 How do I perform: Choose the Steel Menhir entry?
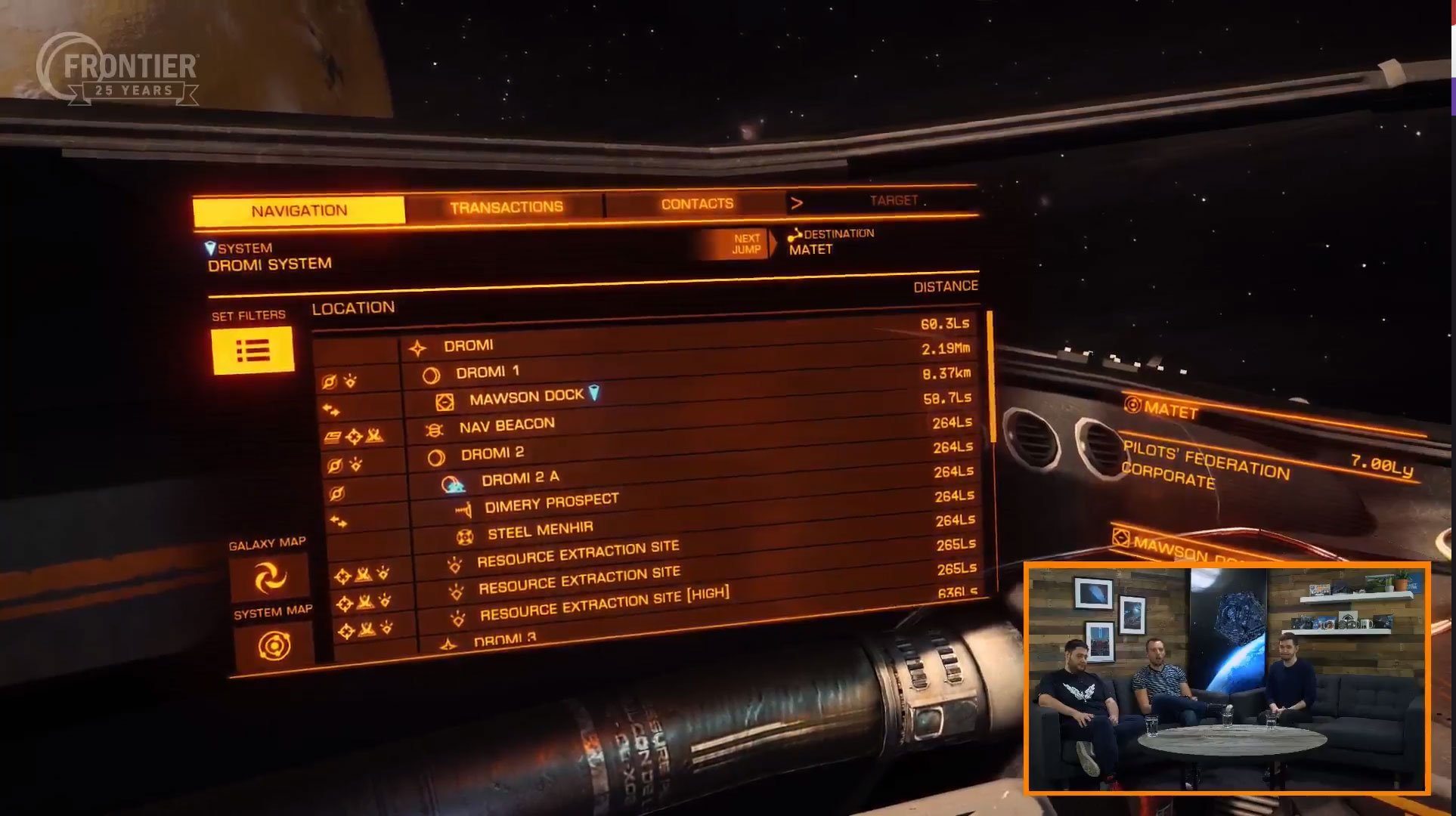[540, 530]
